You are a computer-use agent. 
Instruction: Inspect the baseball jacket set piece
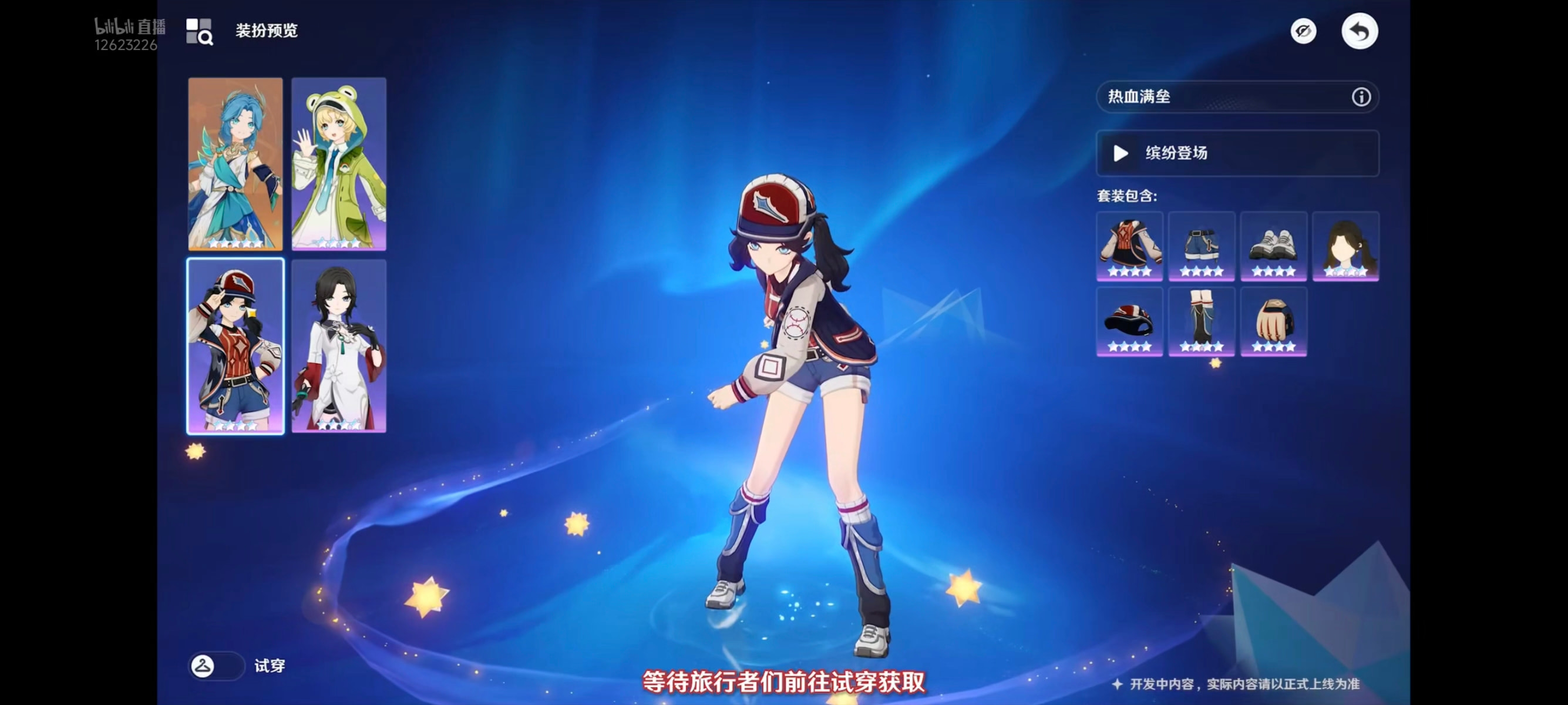[1129, 246]
